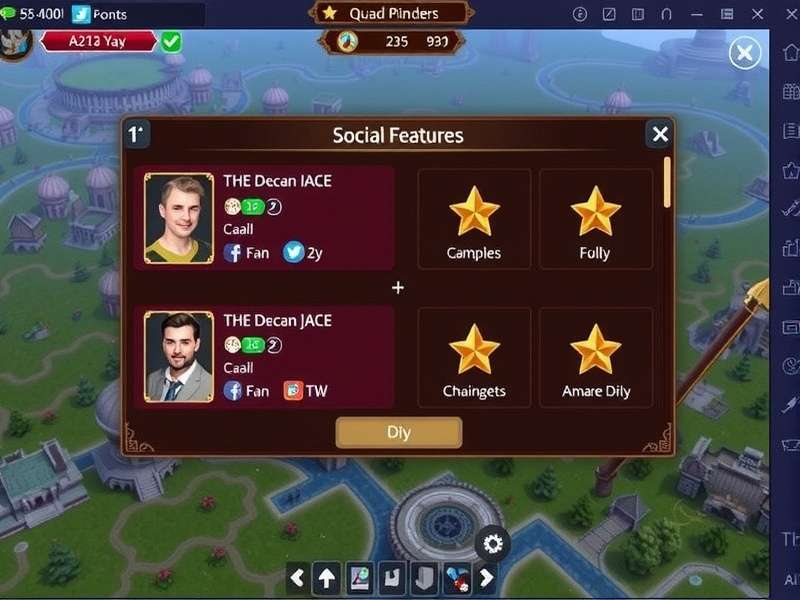The width and height of the screenshot is (800, 600).
Task: Click the toolbar's right arrow
Action: click(x=487, y=577)
